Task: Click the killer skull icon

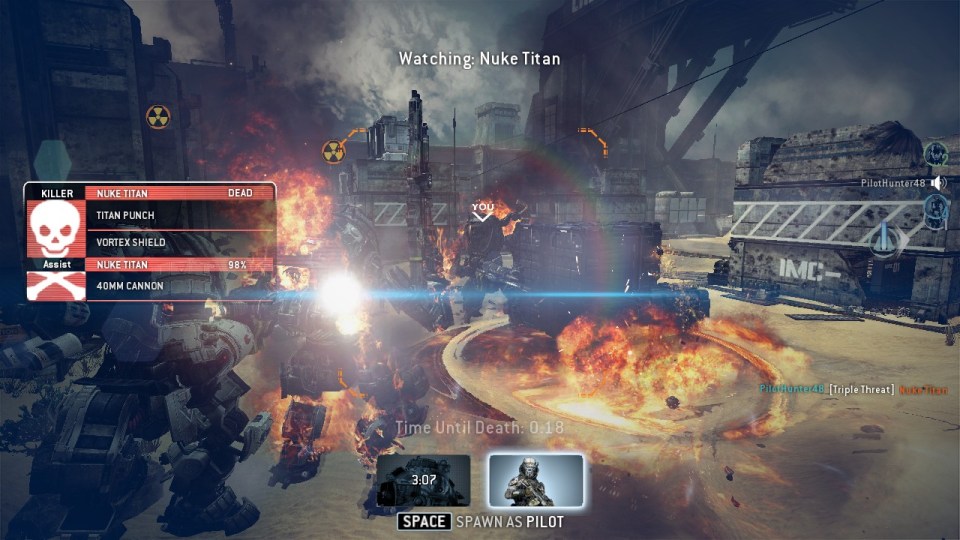Action: (x=56, y=229)
